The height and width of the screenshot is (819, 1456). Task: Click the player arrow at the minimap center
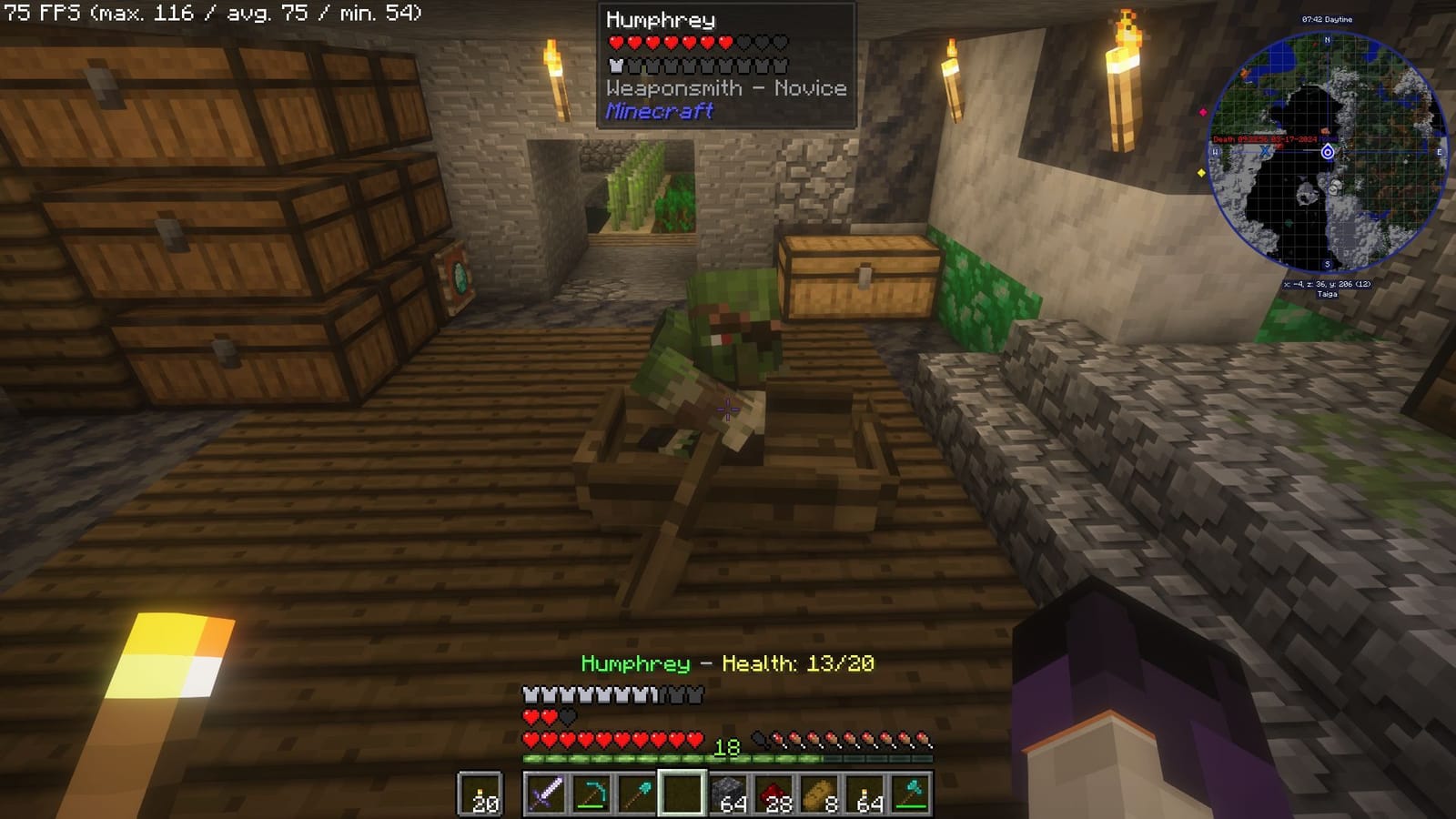point(1327,152)
